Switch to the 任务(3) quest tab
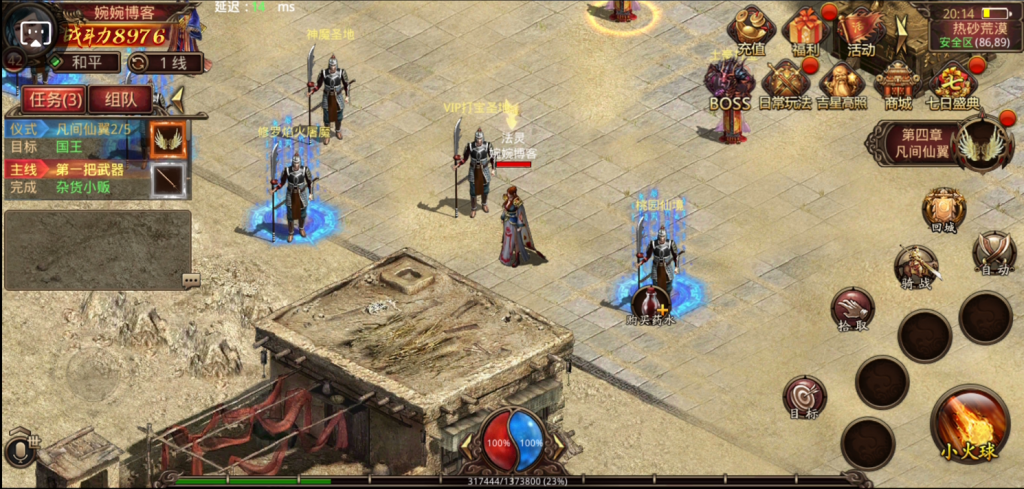The width and height of the screenshot is (1024, 489). click(53, 99)
